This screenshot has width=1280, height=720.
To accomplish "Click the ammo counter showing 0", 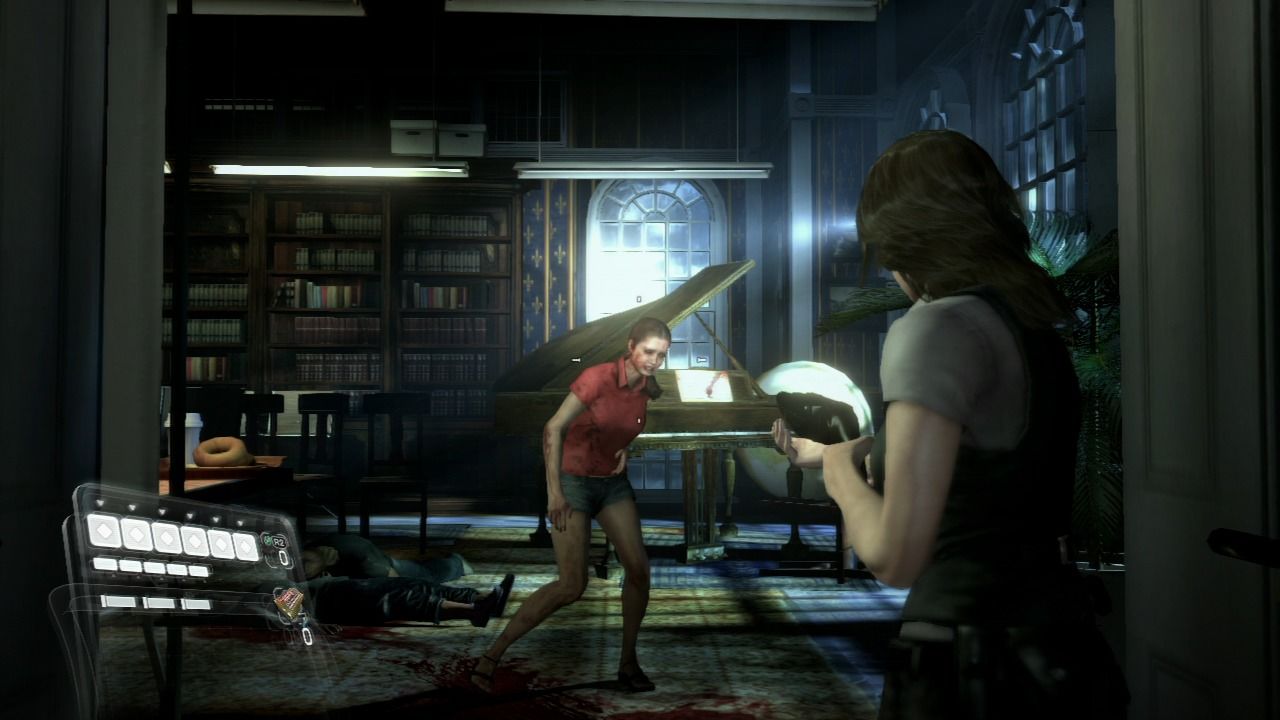I will coord(284,557).
